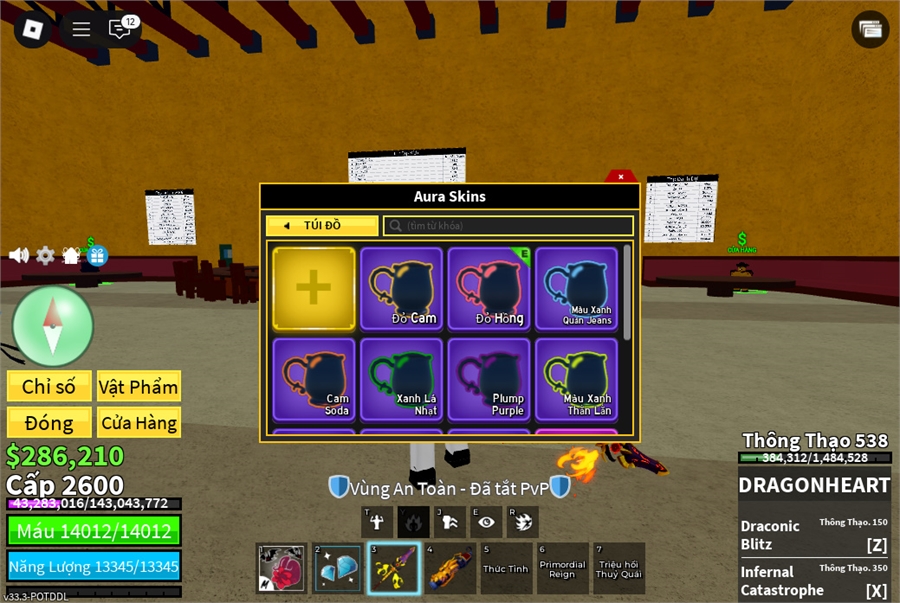Viewport: 900px width, 603px height.
Task: Close the Aura Skins window
Action: coord(621,177)
